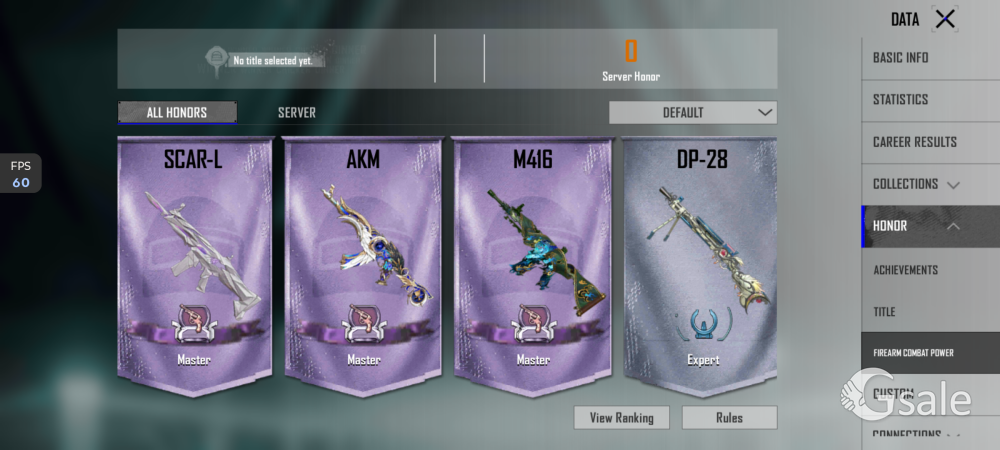Expand the Collections menu
Screen dimensions: 1000x450
coord(930,184)
